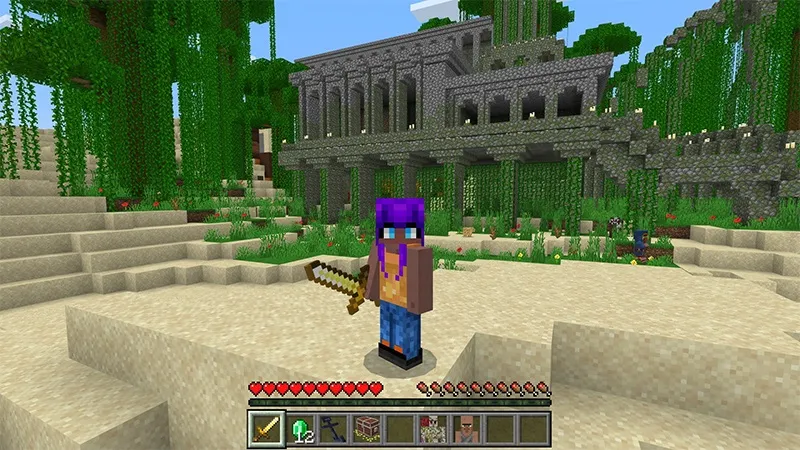Image resolution: width=800 pixels, height=450 pixels.
Task: Select the golden sword hotbar slot
Action: [266, 428]
